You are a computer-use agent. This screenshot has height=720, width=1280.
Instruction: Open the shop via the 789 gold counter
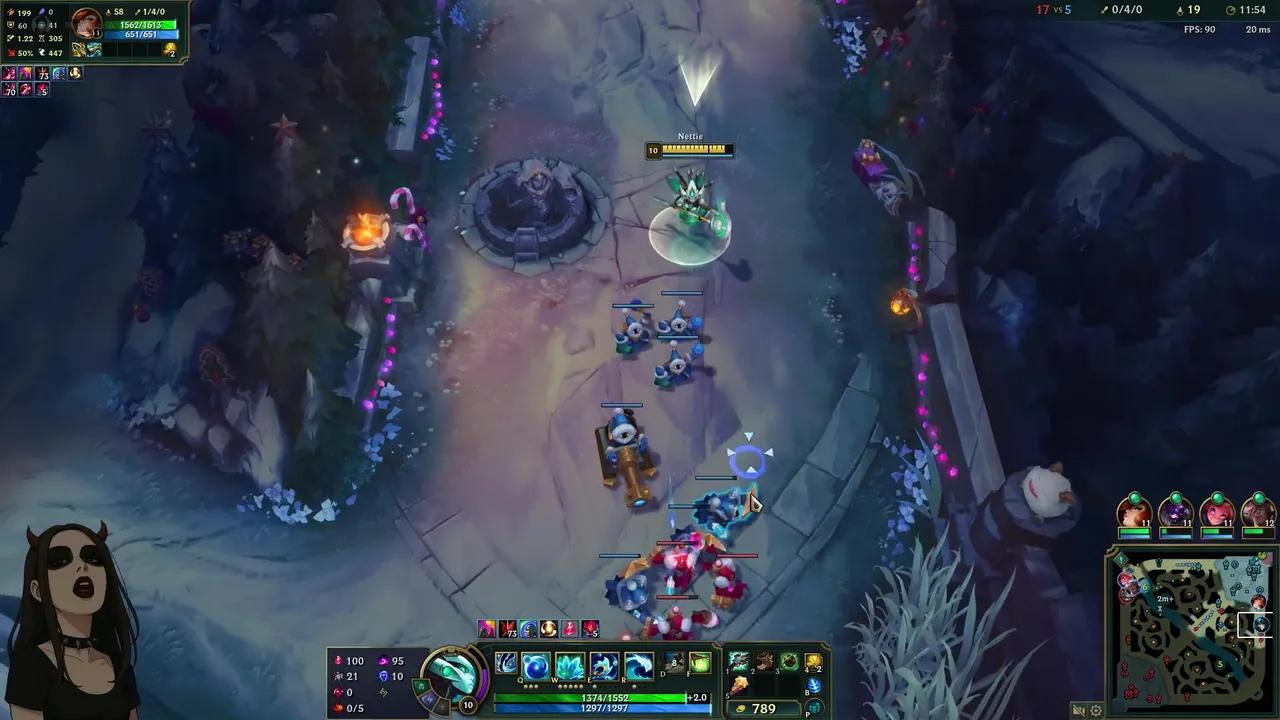point(764,708)
